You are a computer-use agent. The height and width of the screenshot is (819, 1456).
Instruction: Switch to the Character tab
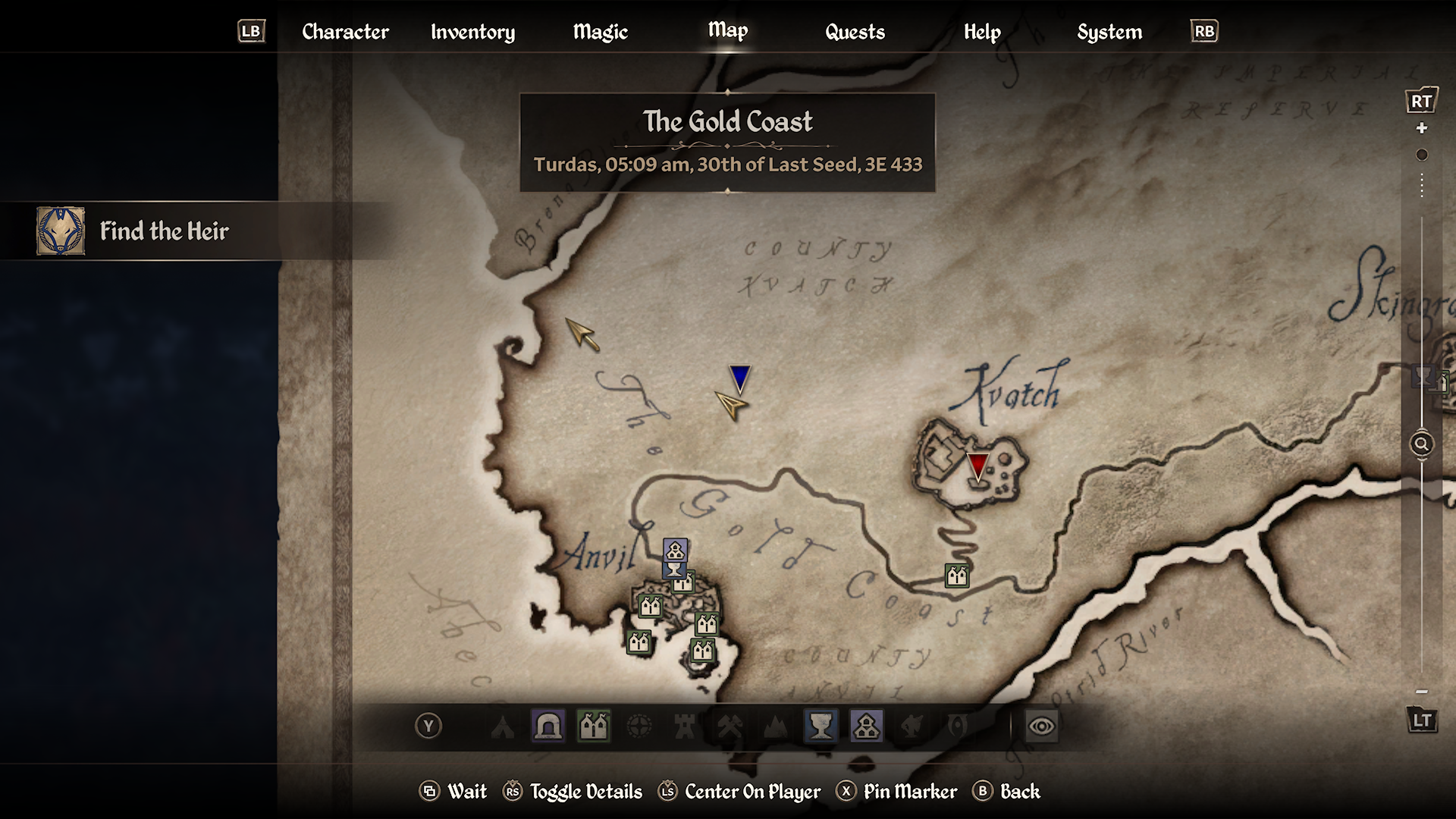pyautogui.click(x=345, y=32)
